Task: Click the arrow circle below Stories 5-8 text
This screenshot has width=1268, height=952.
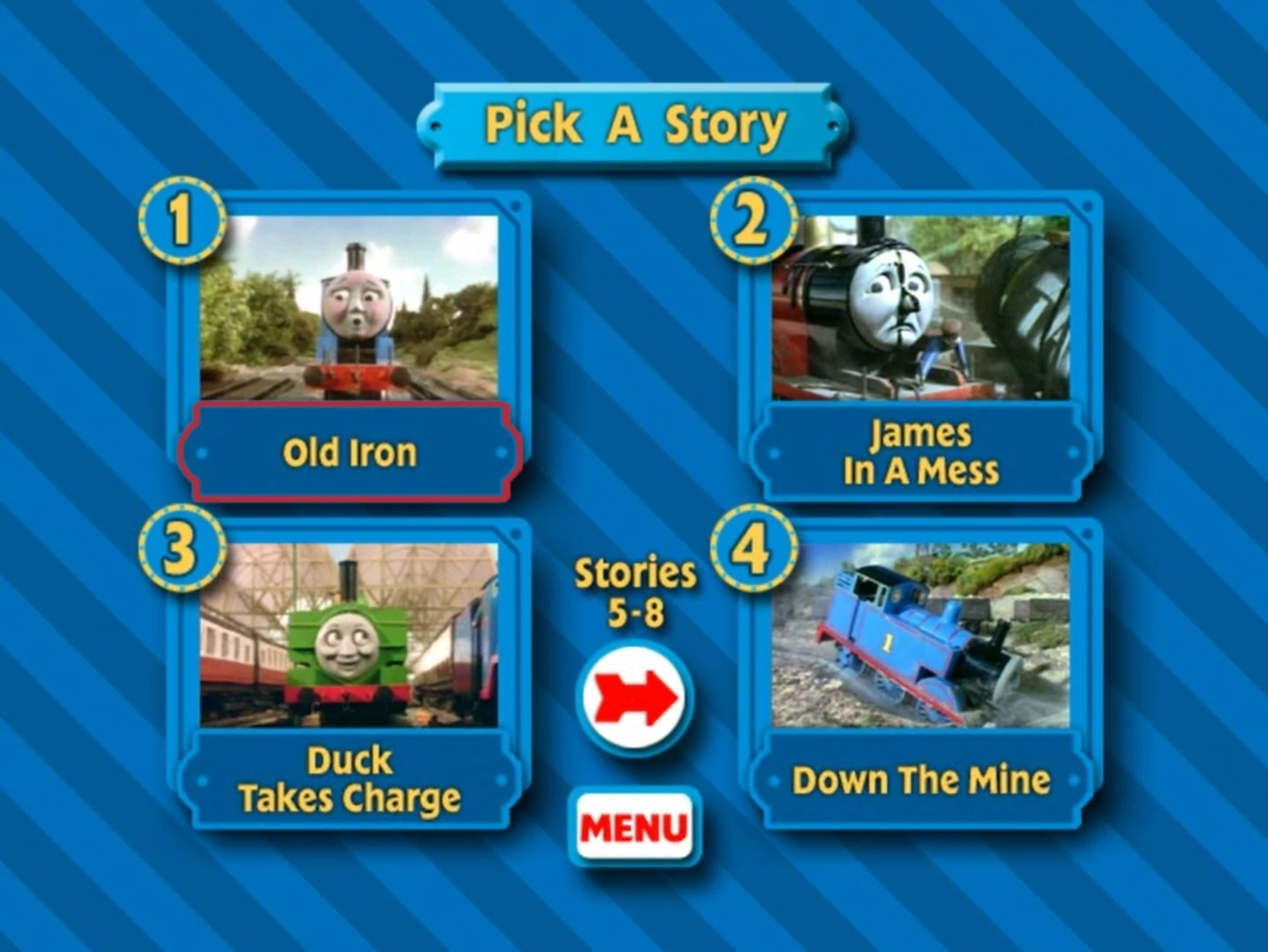Action: 635,697
